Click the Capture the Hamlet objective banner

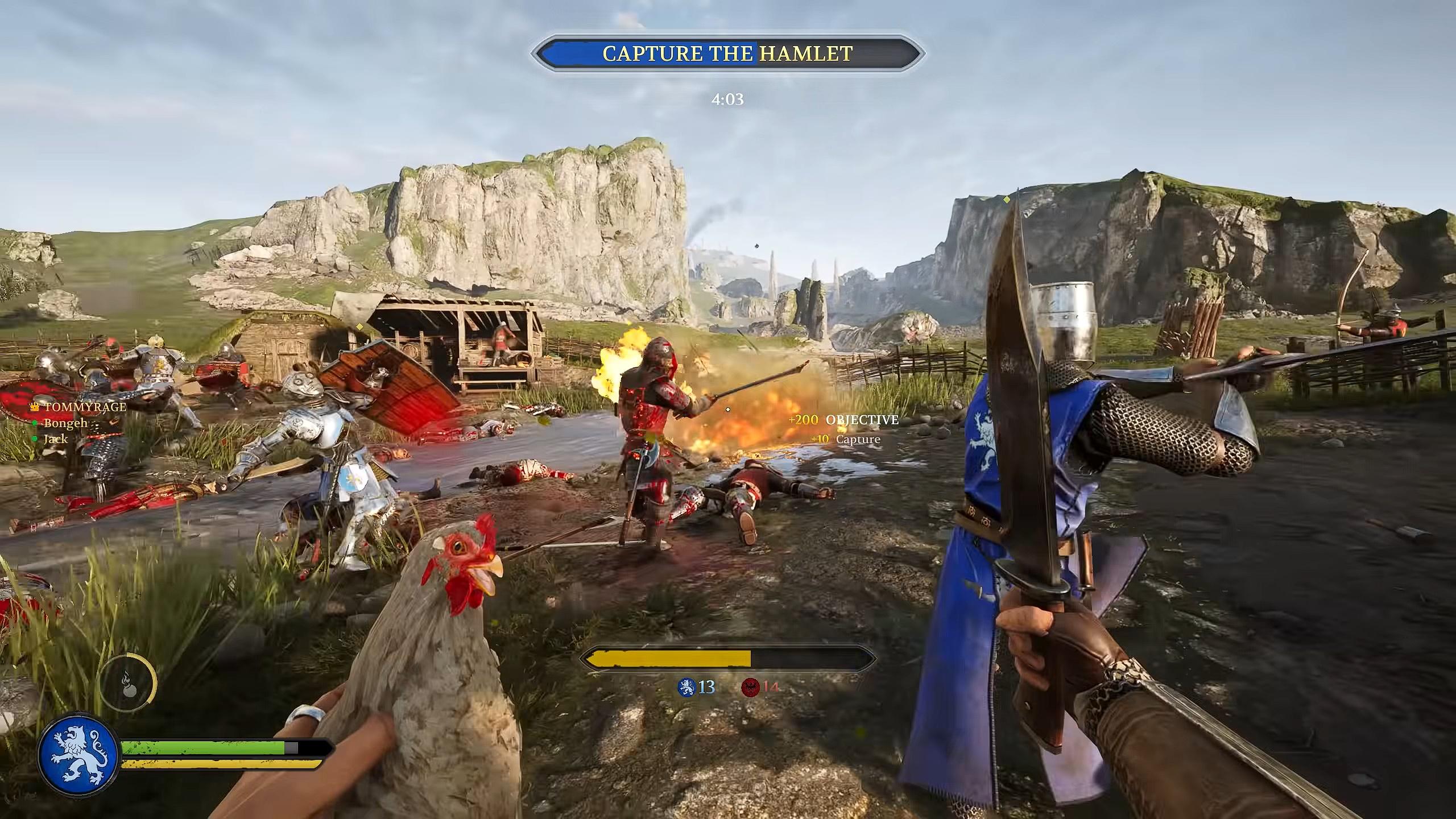tap(727, 53)
